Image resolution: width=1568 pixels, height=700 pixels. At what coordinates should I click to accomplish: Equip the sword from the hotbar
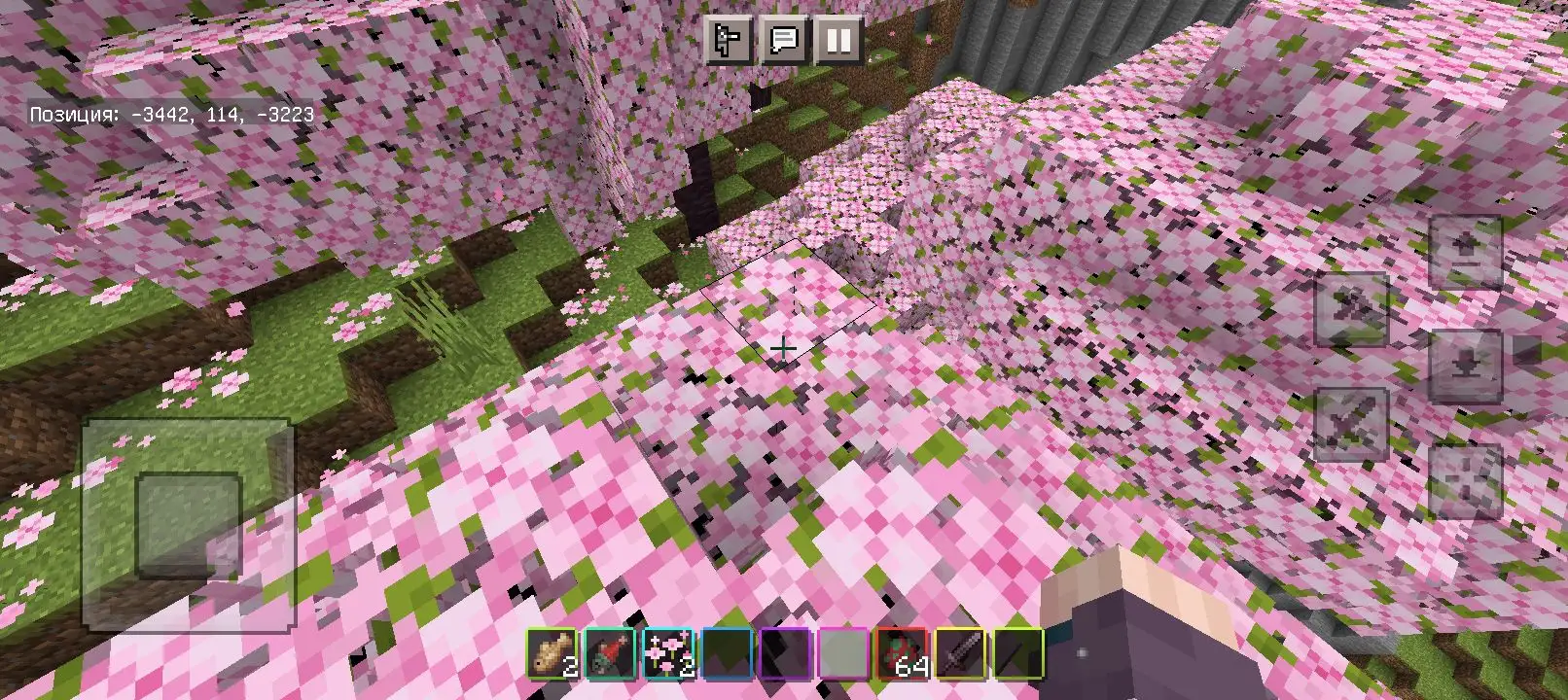[959, 653]
